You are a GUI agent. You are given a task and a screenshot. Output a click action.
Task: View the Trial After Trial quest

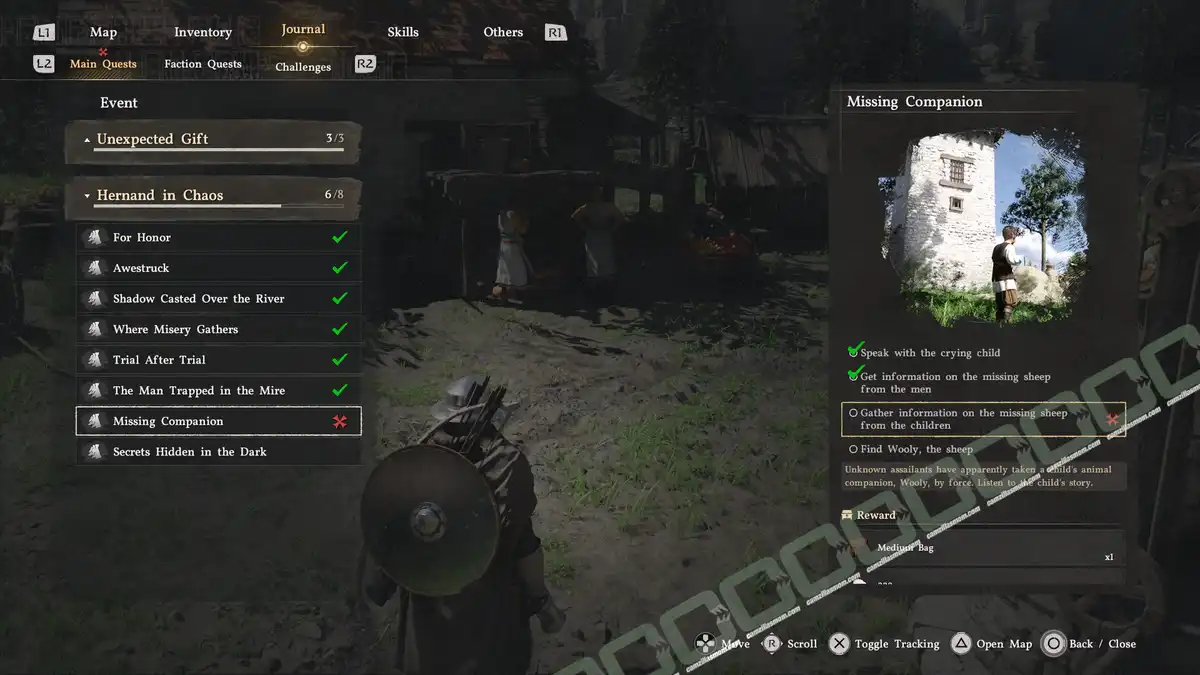point(218,360)
